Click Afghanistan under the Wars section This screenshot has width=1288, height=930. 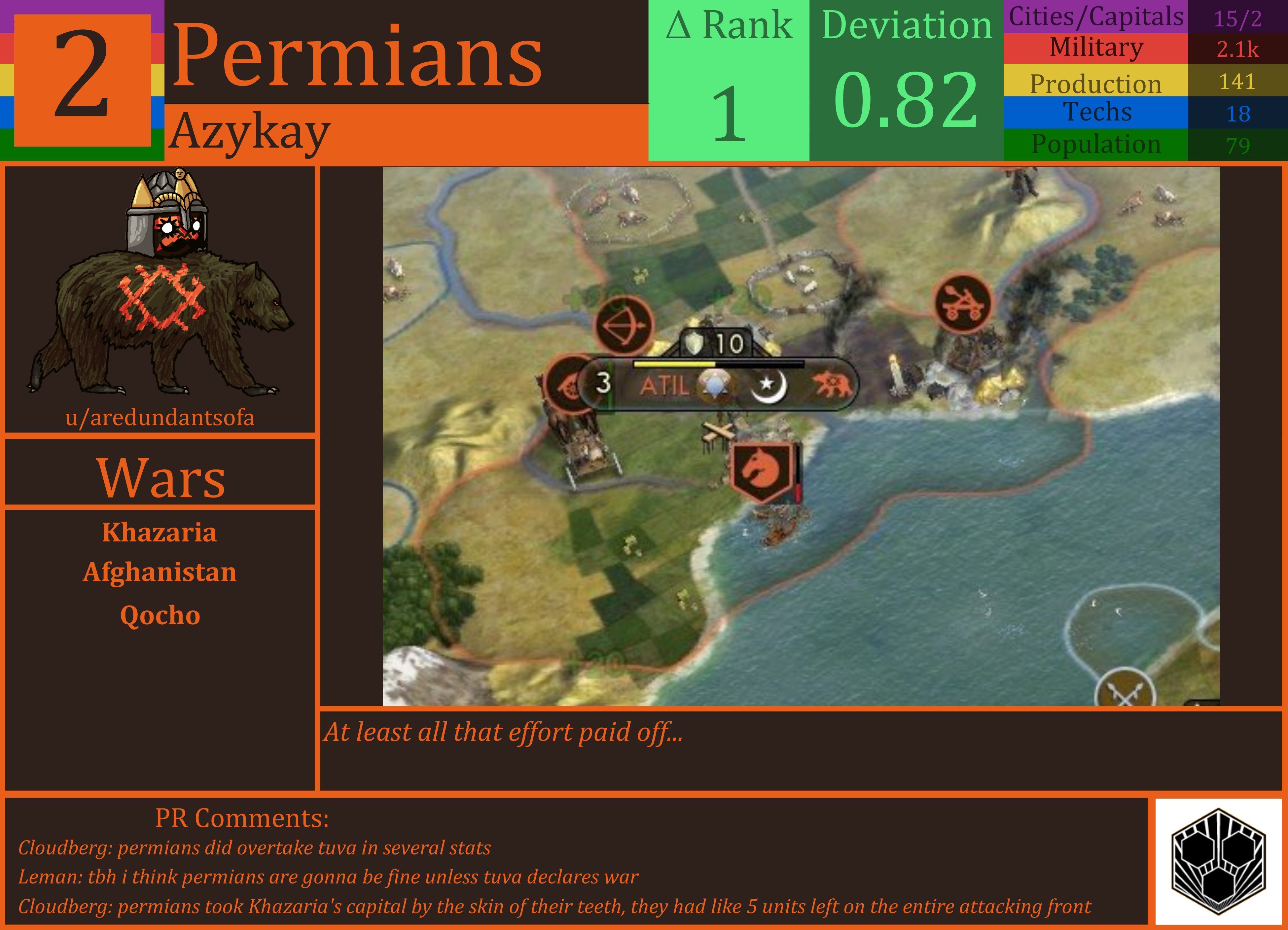coord(160,573)
